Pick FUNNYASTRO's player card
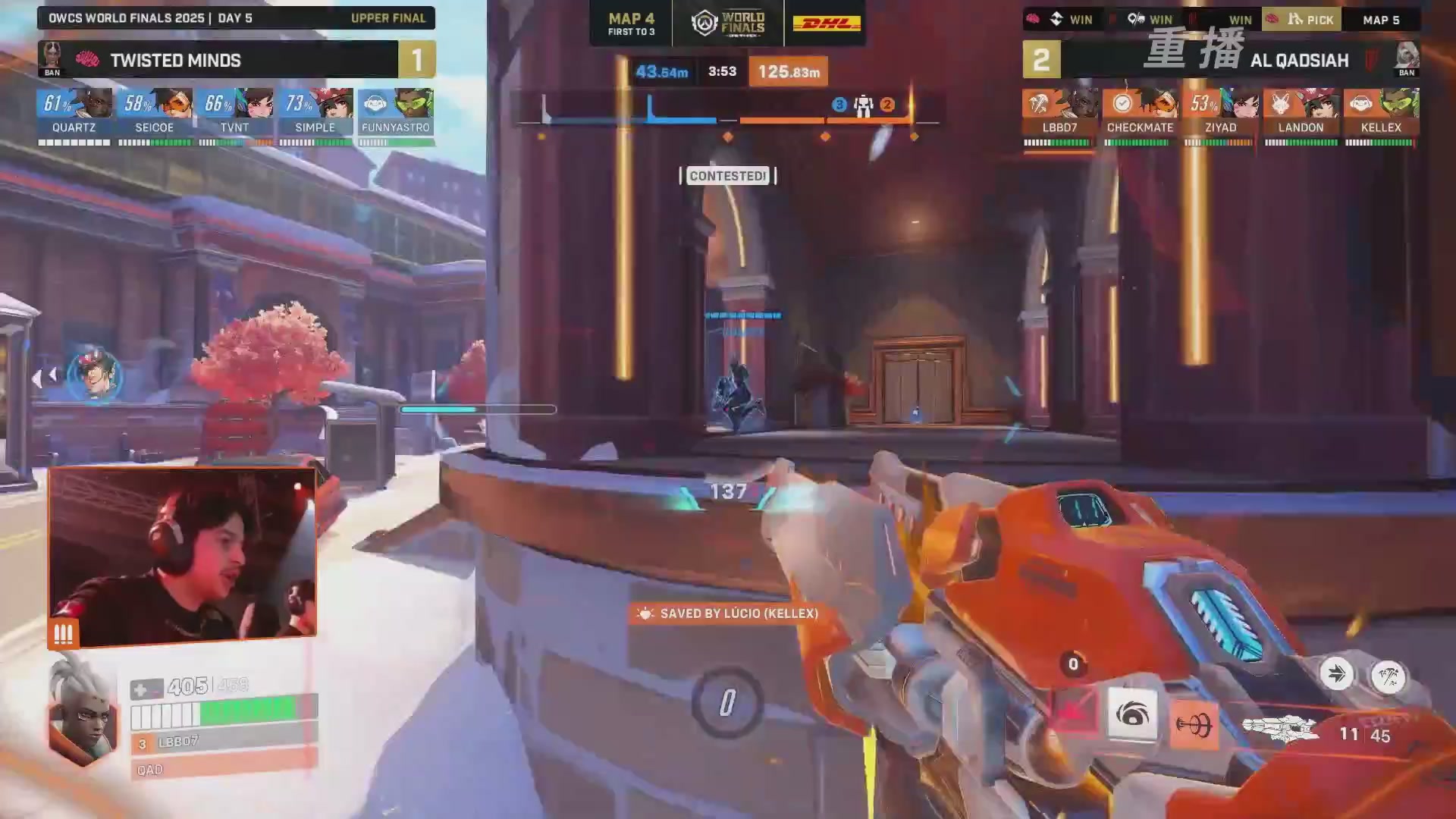 [396, 114]
